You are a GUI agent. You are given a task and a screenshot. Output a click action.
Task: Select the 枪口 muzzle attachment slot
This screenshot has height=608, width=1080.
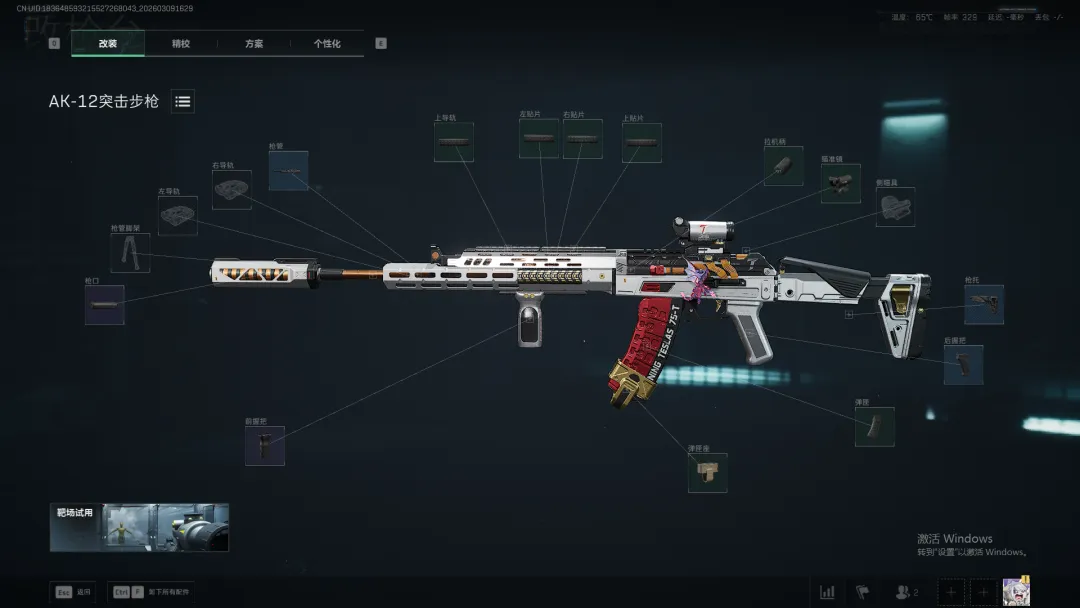[105, 305]
